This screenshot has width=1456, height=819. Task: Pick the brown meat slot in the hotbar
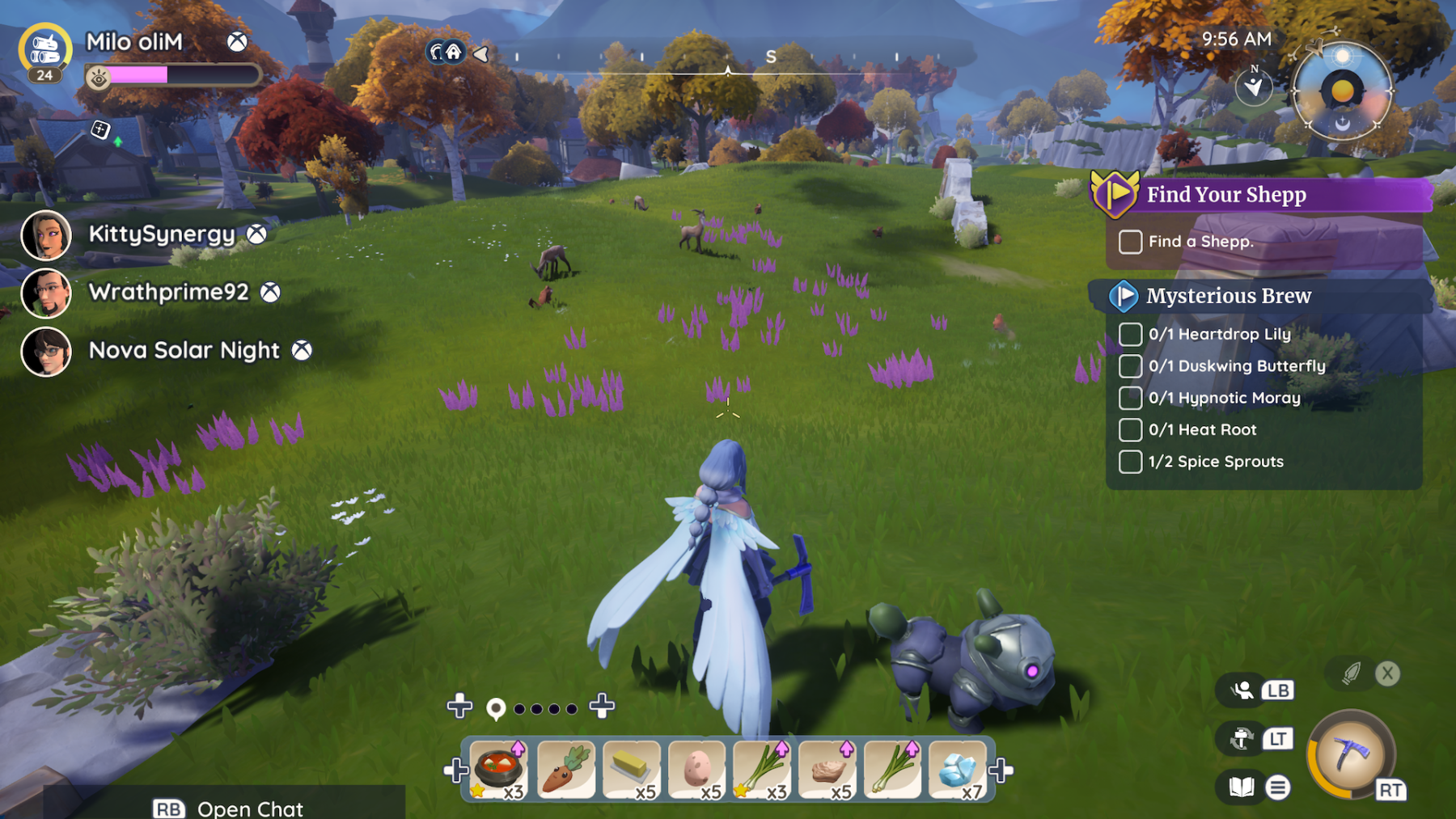tap(827, 769)
